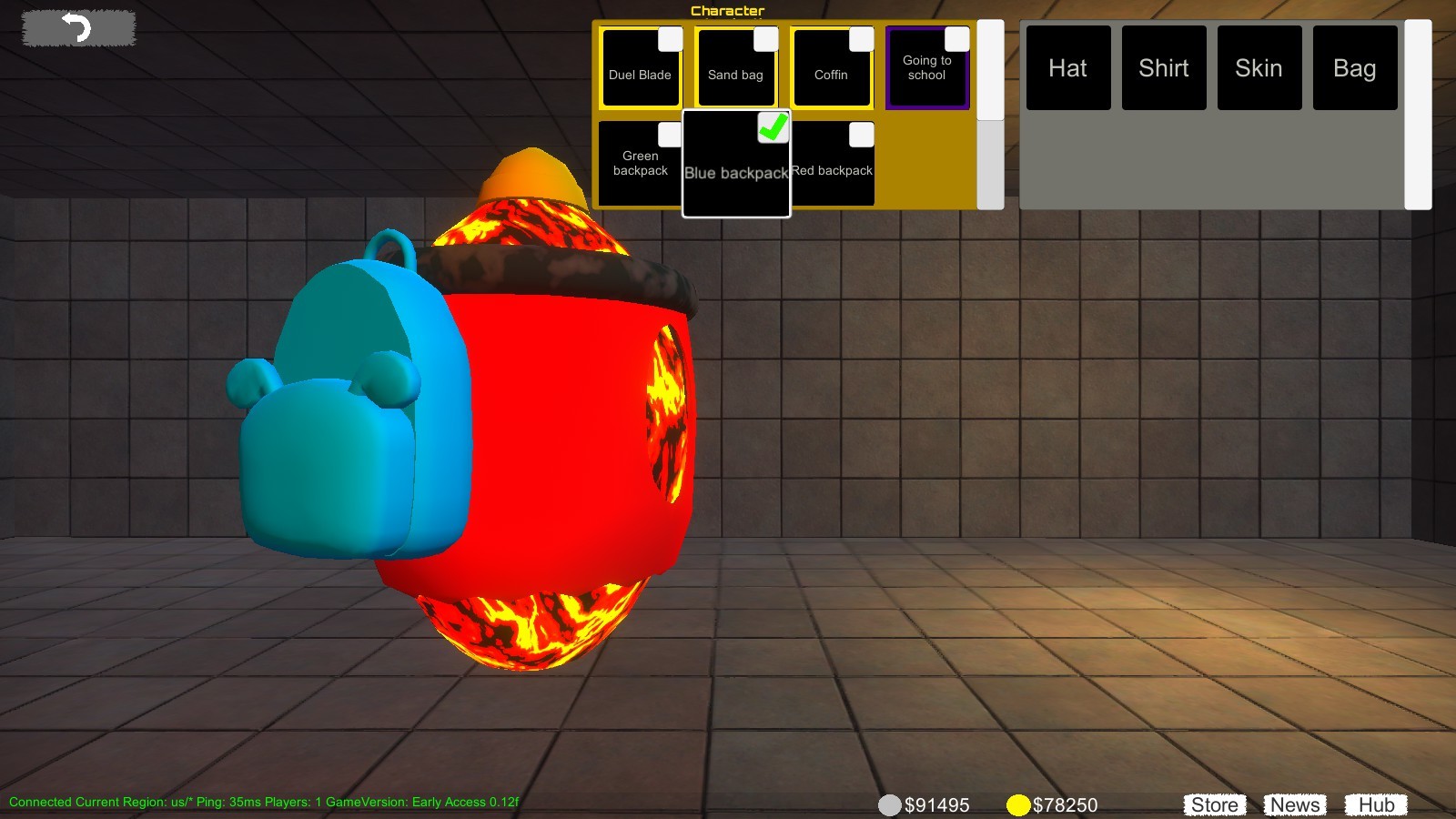Click the yellow coin currency icon
This screenshot has height=819, width=1456.
[x=1017, y=805]
